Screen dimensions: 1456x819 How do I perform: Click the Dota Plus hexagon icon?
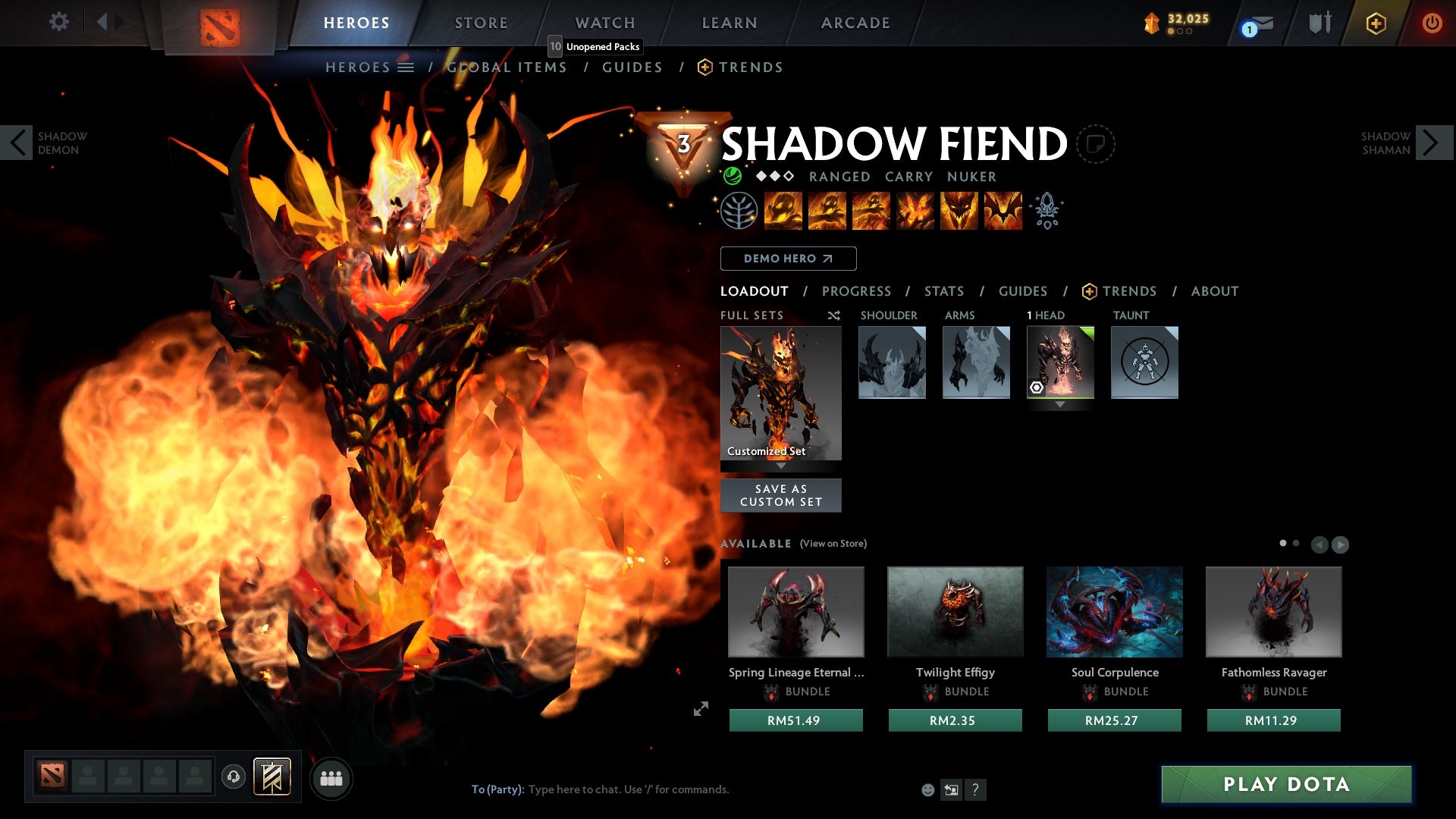click(x=1376, y=24)
